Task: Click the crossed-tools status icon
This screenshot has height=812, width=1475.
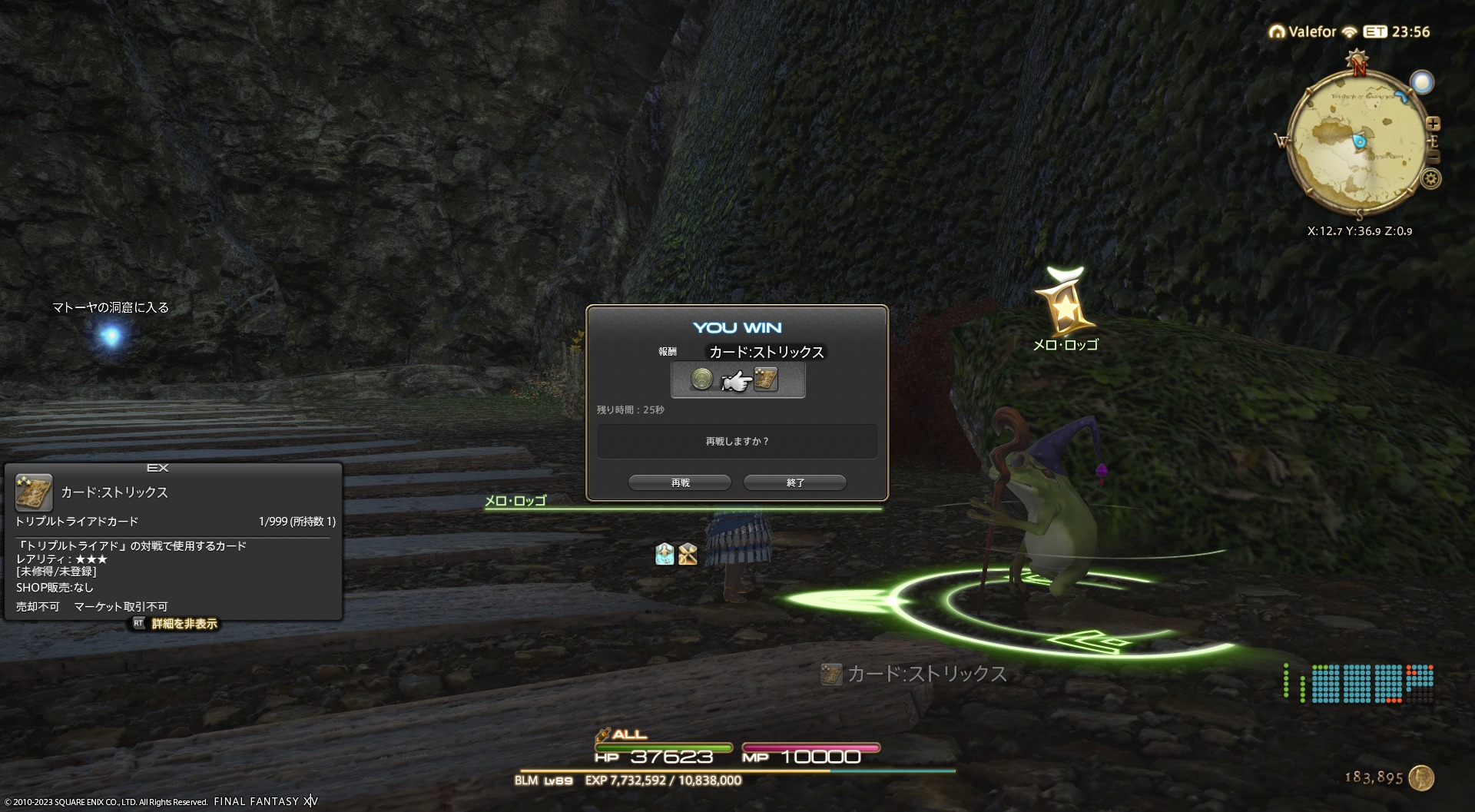Action: pyautogui.click(x=688, y=554)
